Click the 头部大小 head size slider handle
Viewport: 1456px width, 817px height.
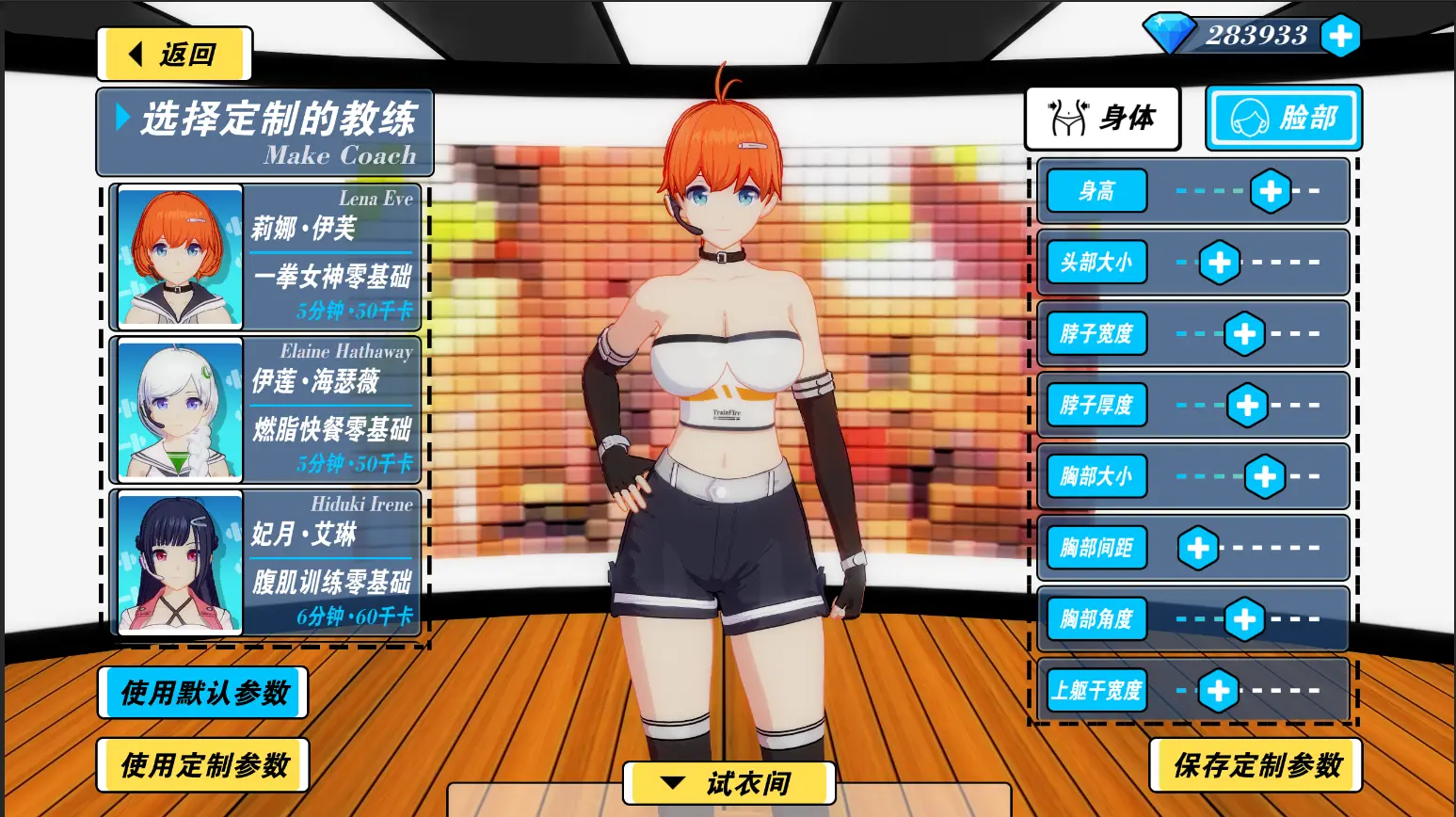click(1219, 263)
